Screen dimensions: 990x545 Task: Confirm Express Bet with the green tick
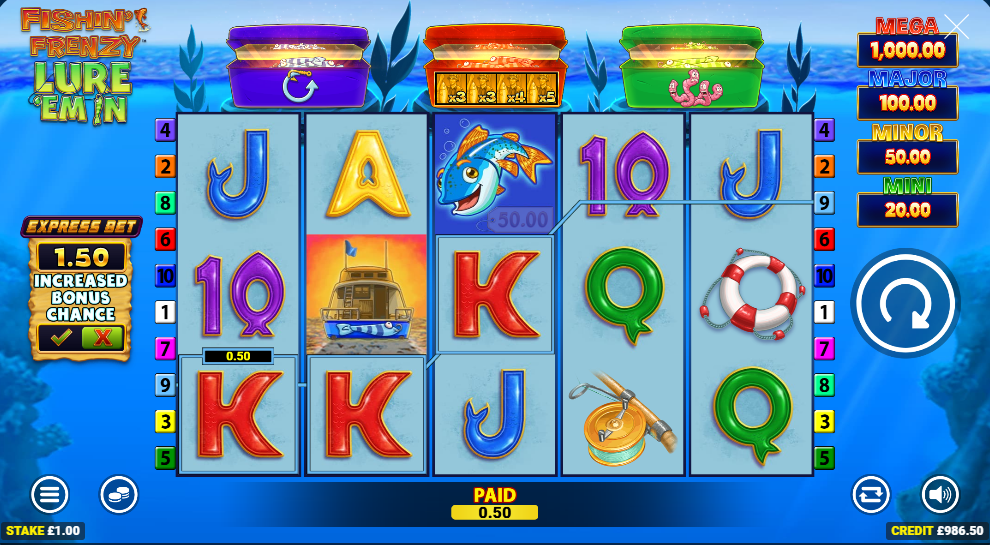click(x=60, y=338)
